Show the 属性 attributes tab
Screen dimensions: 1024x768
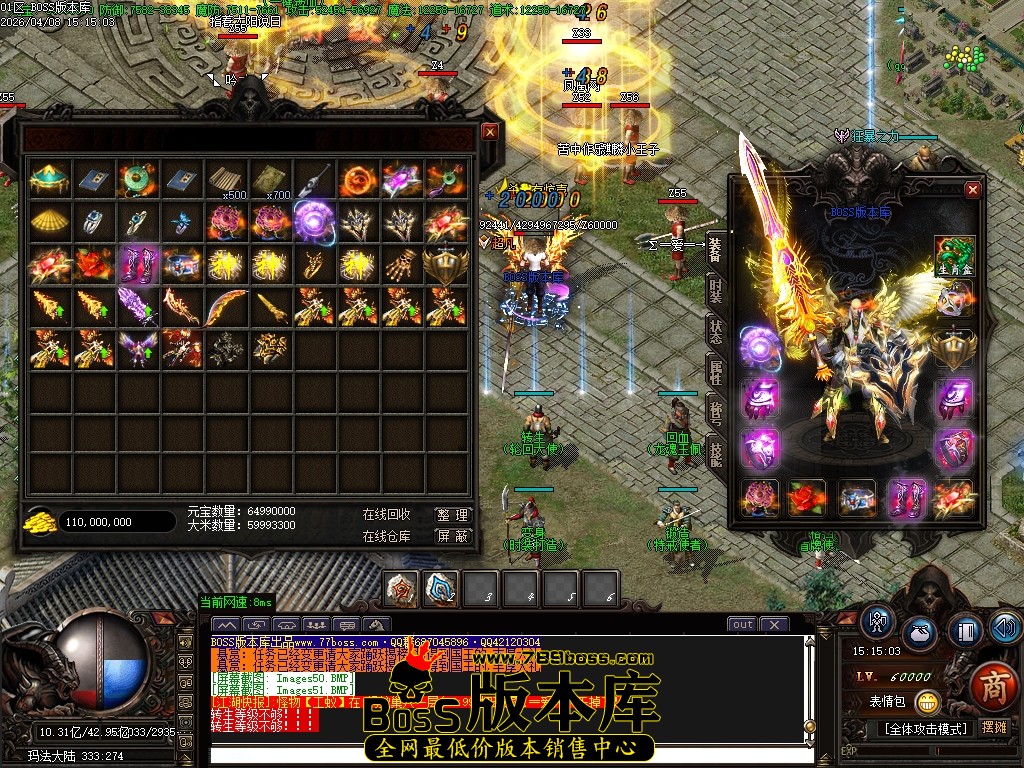[x=716, y=373]
